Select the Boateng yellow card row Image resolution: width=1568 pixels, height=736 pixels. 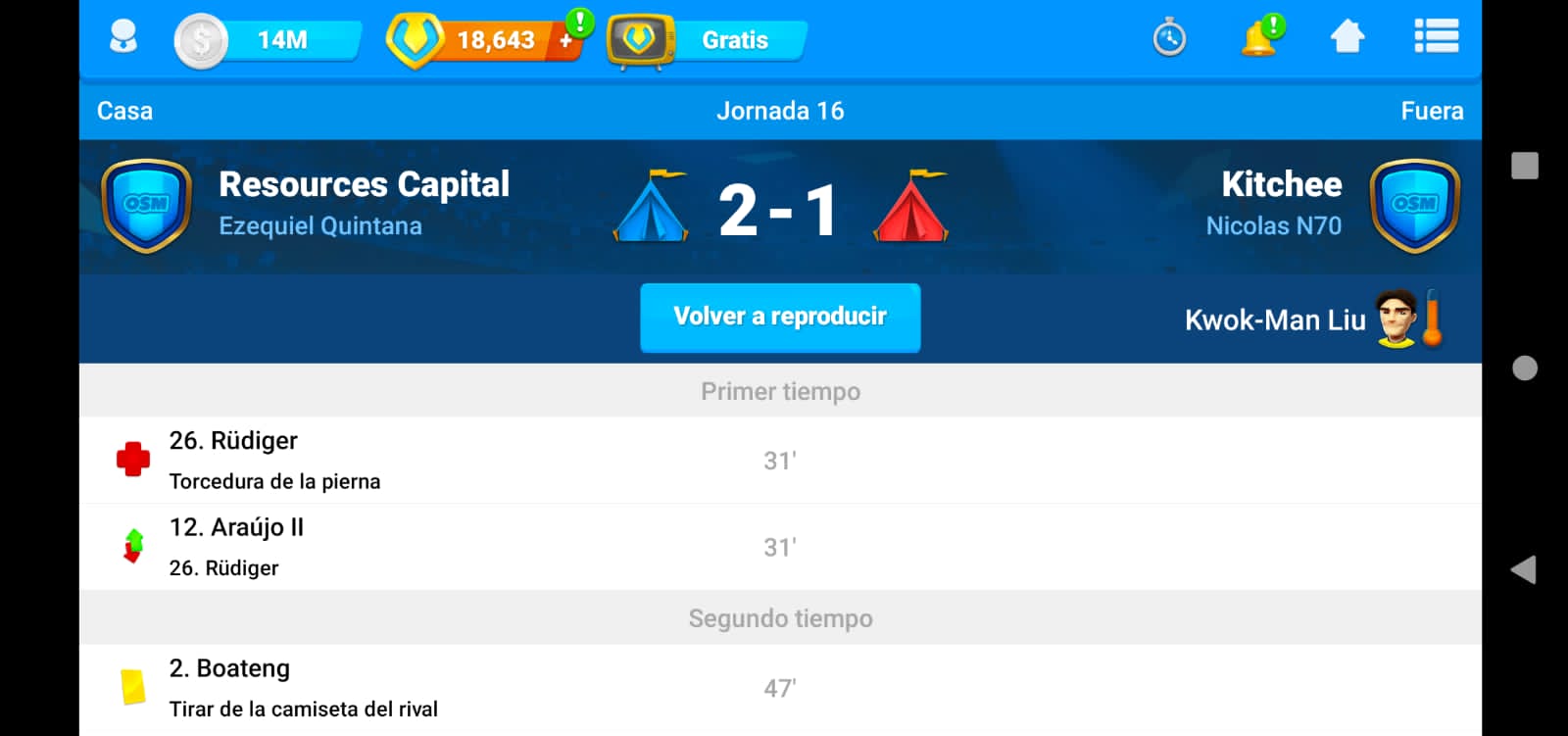click(x=780, y=688)
